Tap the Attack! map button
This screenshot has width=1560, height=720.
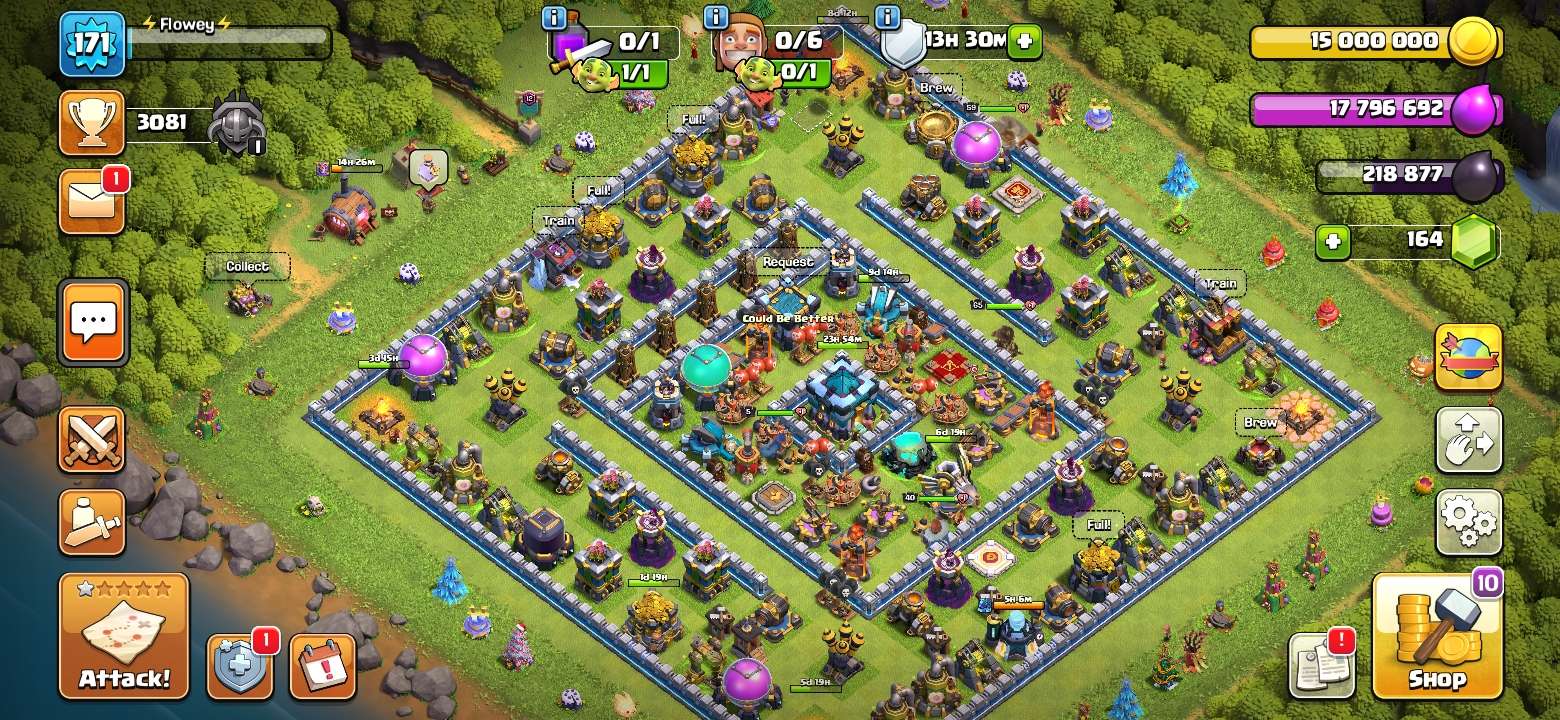[124, 636]
